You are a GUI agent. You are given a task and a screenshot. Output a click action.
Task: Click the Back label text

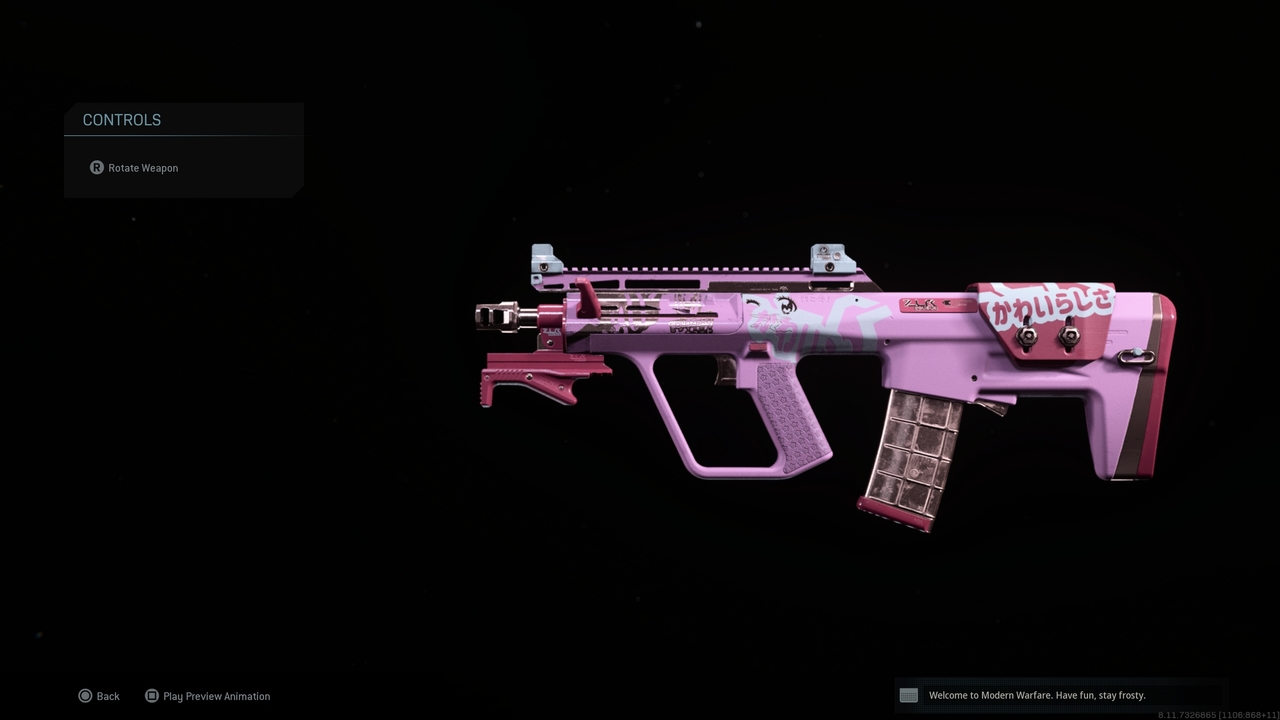[107, 695]
